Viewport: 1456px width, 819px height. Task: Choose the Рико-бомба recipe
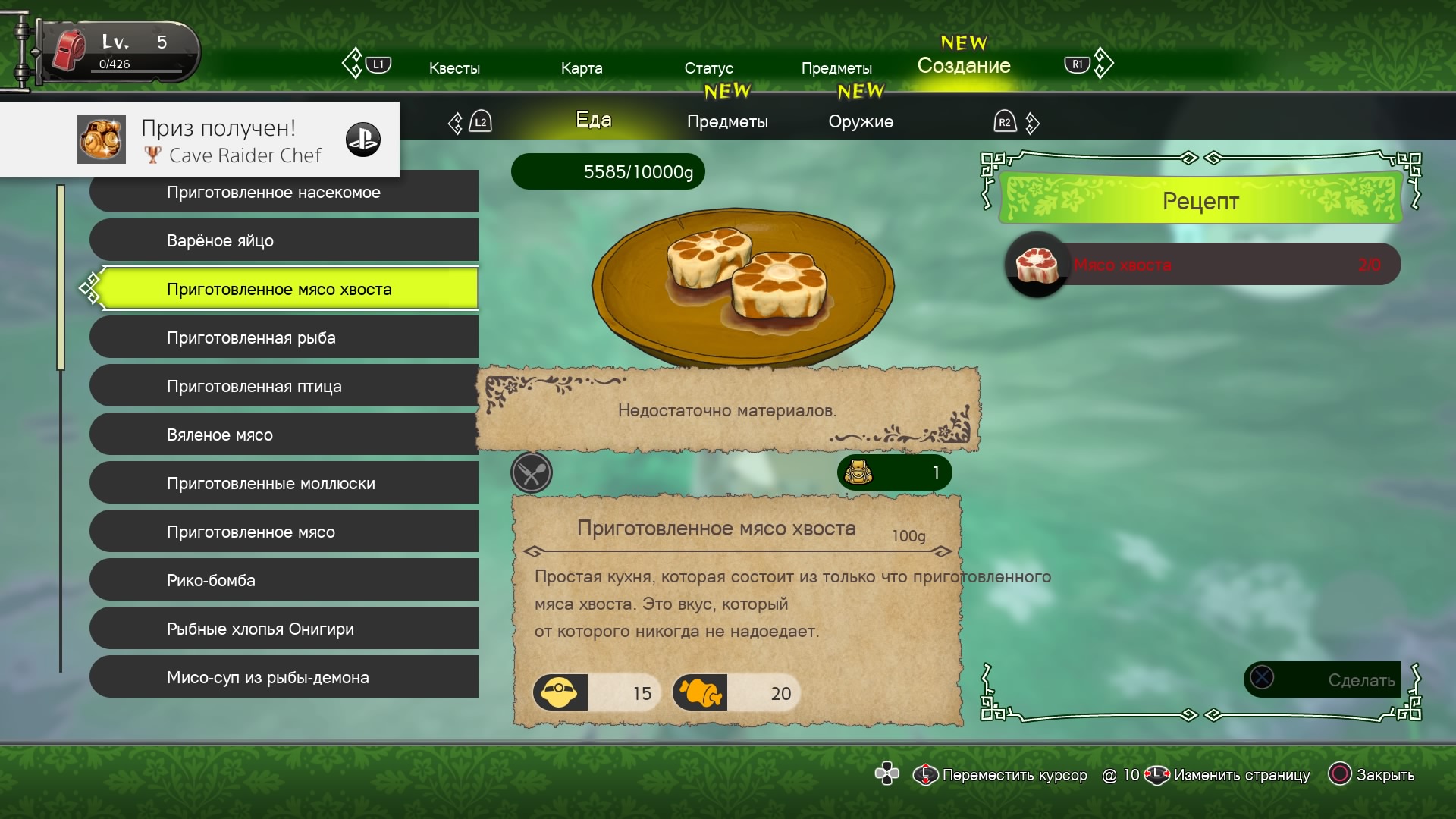pyautogui.click(x=284, y=580)
